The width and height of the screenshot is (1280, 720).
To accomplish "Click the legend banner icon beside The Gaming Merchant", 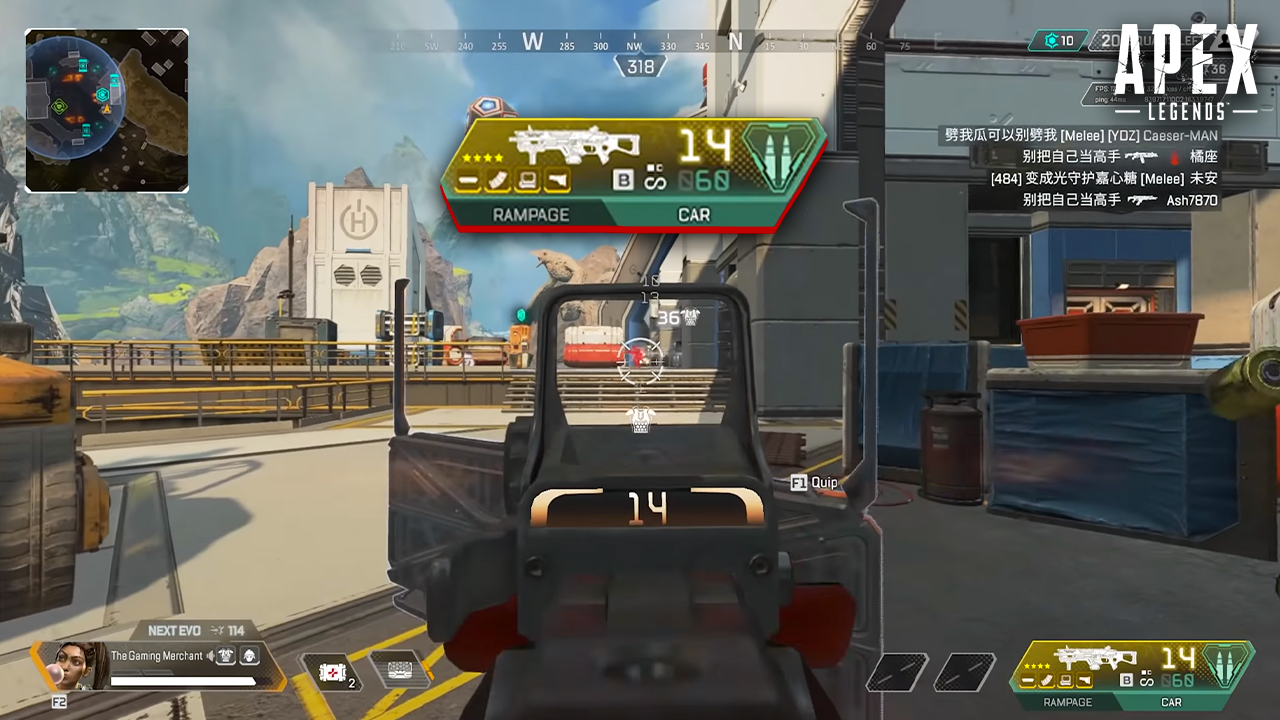I will [249, 656].
